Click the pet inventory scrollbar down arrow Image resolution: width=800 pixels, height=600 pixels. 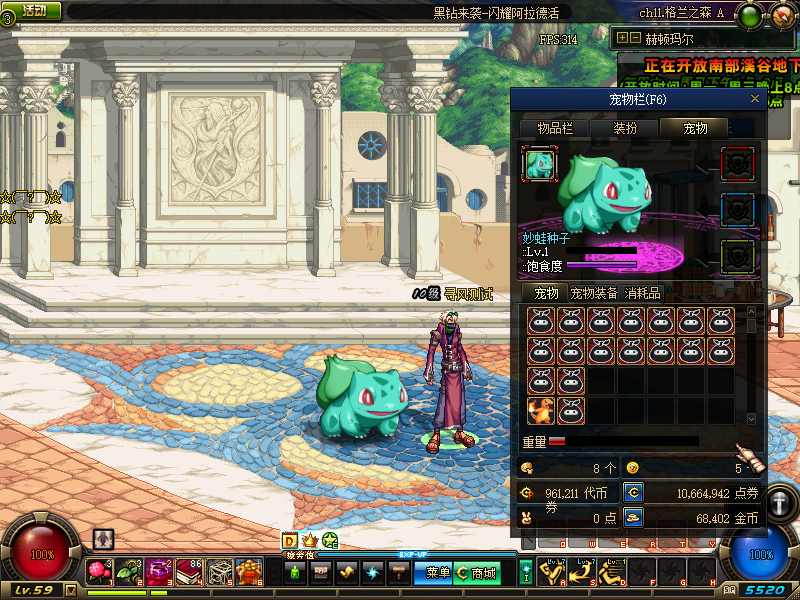click(752, 419)
